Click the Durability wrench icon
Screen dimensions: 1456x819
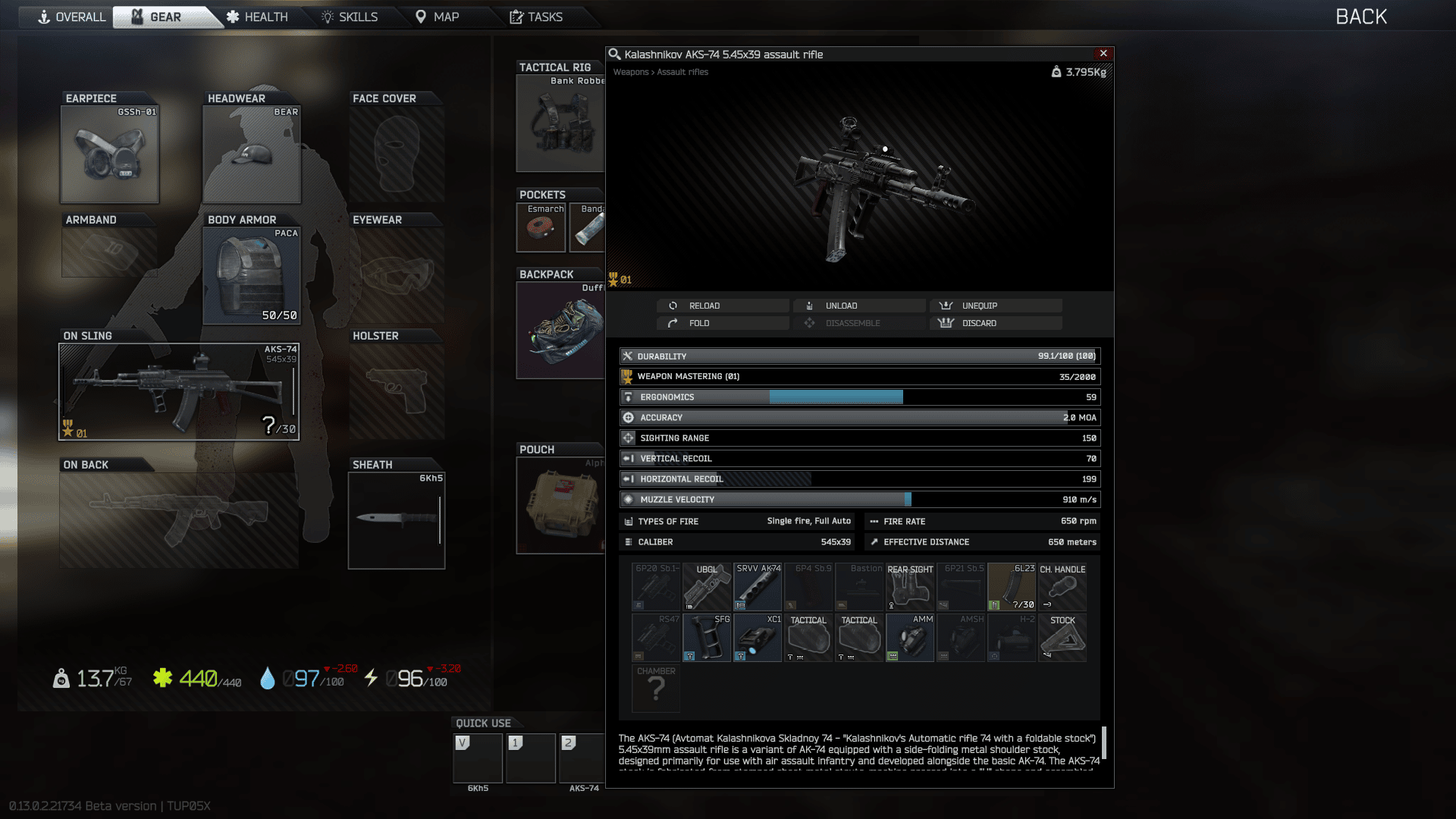627,356
